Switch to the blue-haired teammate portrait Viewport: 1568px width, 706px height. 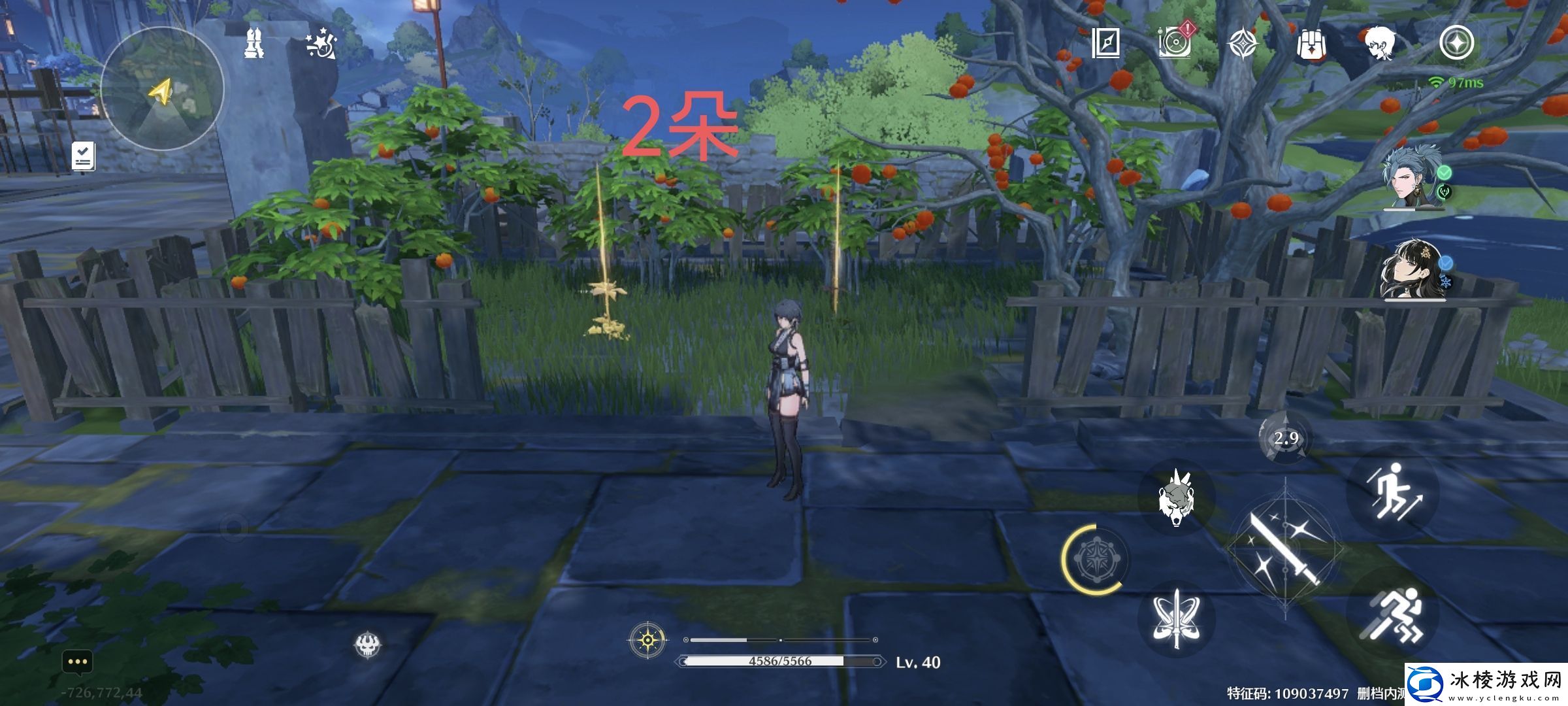point(1413,180)
